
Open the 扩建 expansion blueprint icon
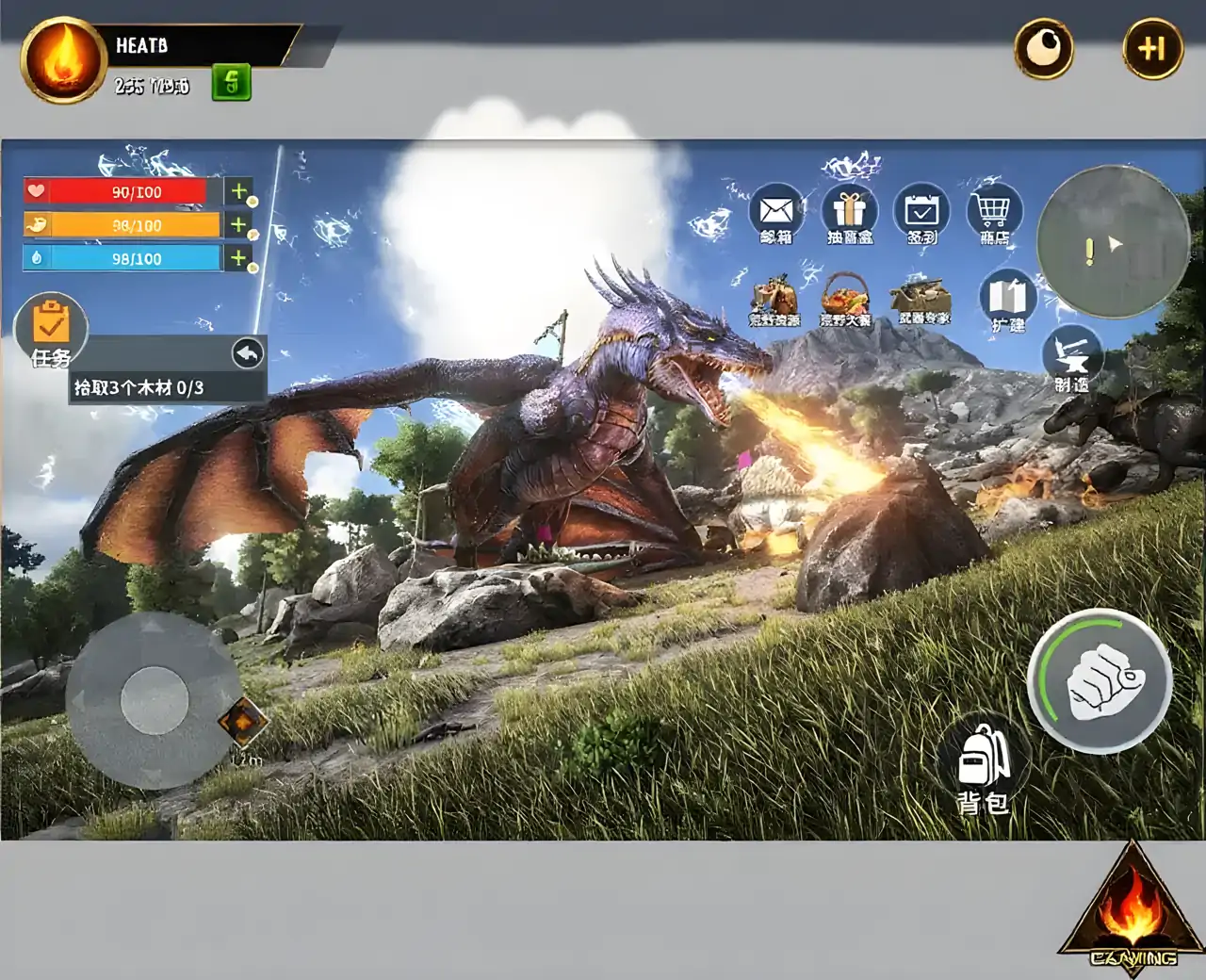[x=1007, y=298]
